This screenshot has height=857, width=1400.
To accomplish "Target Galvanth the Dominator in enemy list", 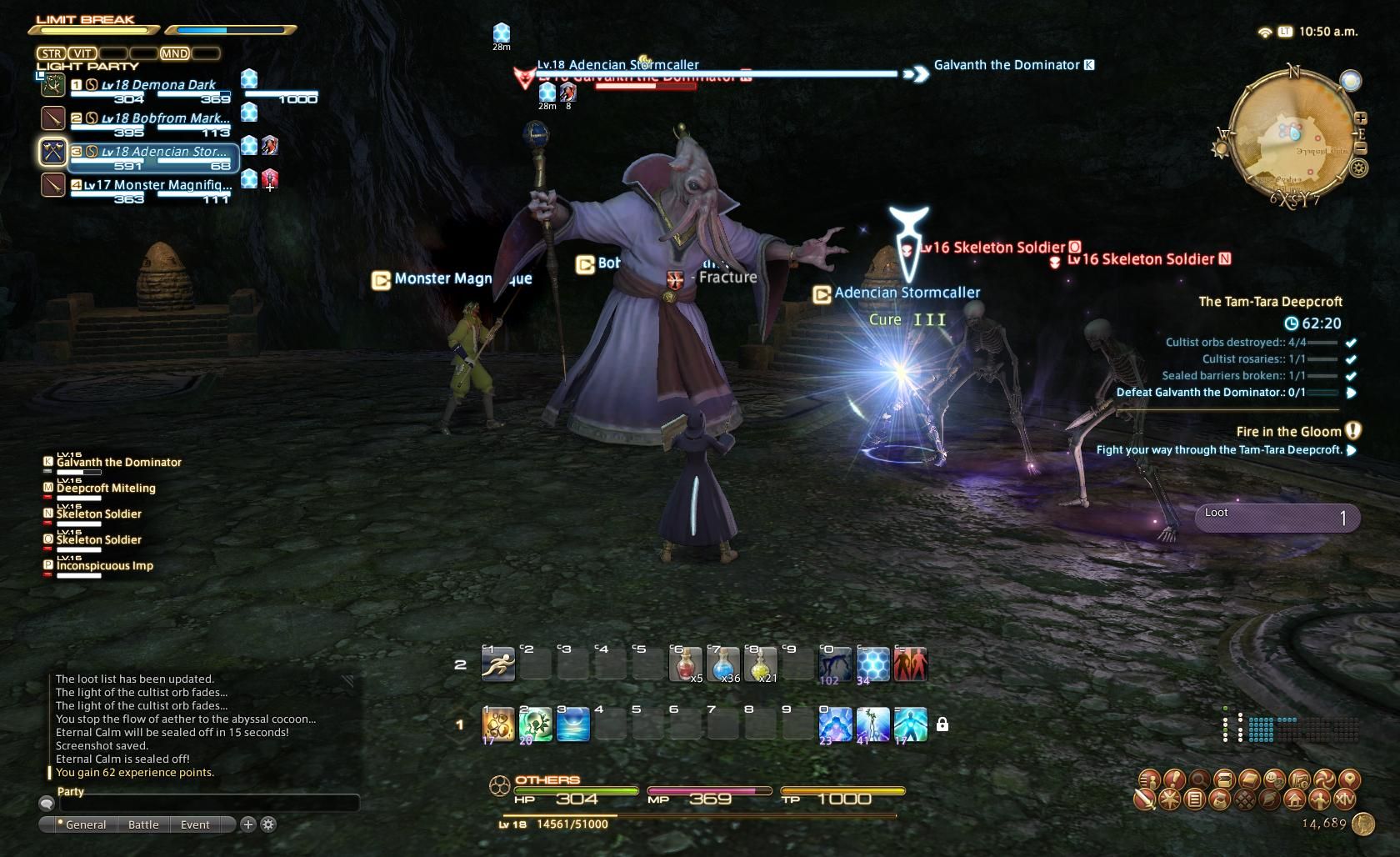I will coord(118,463).
